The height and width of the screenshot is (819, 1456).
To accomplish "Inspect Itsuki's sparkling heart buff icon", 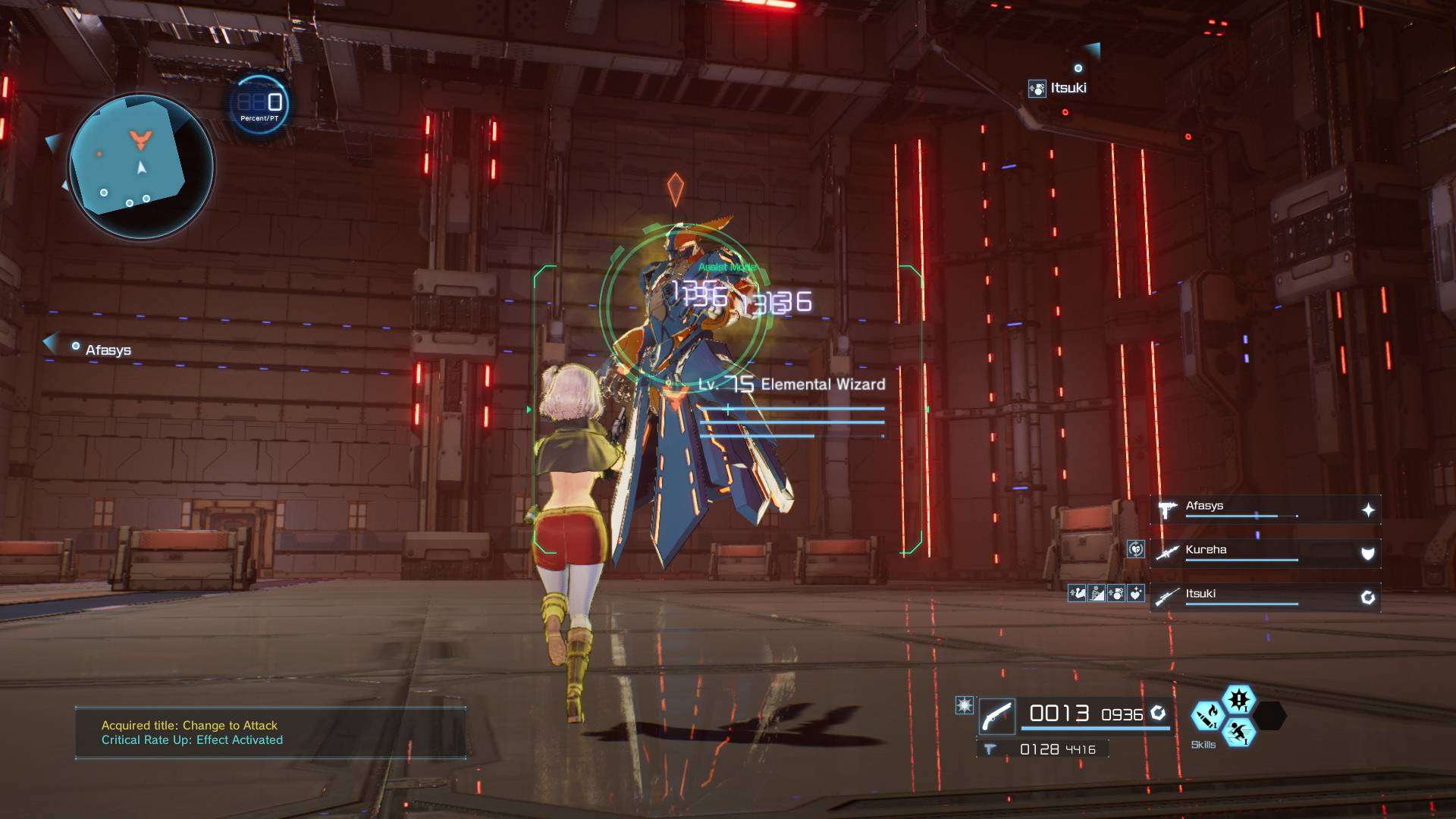I will pos(1136,593).
